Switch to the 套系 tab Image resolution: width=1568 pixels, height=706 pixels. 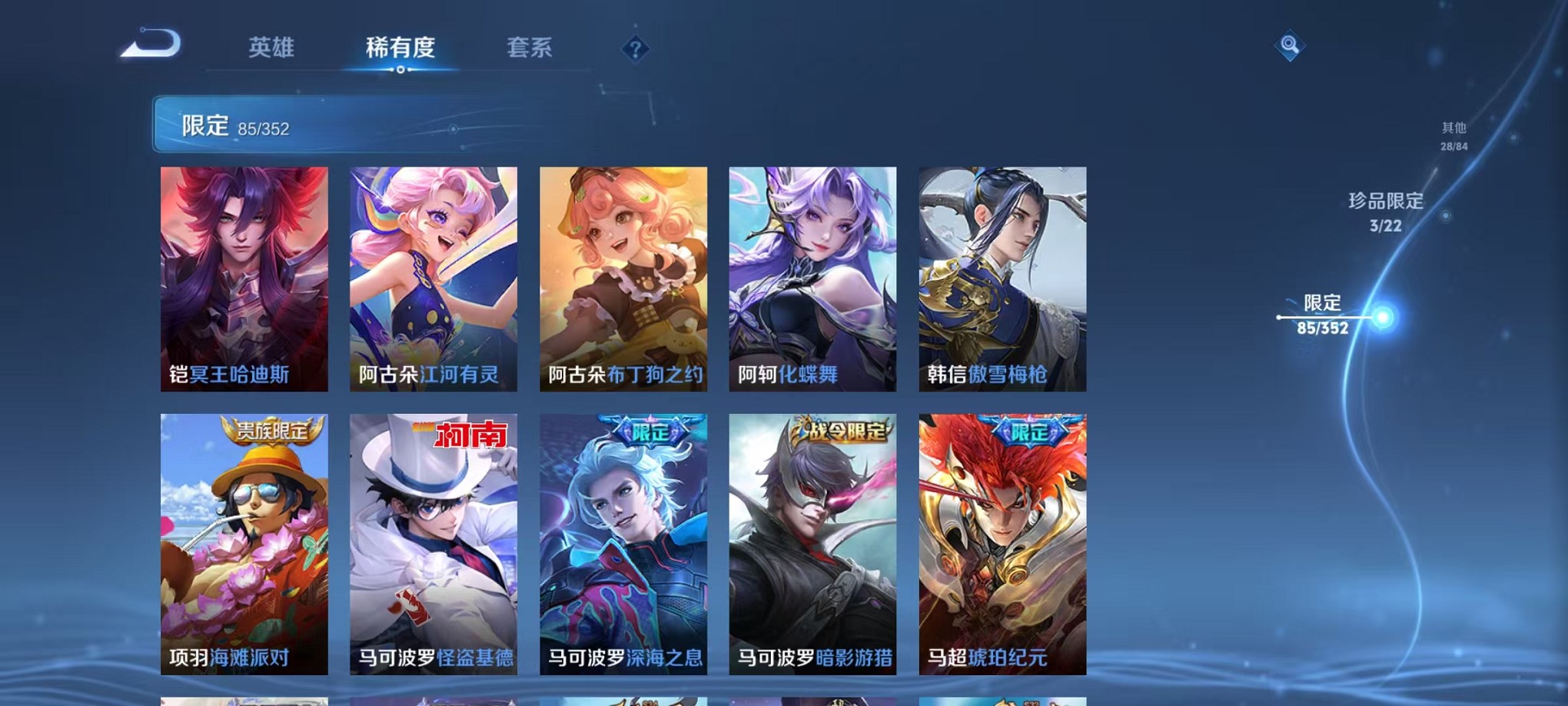(x=530, y=48)
